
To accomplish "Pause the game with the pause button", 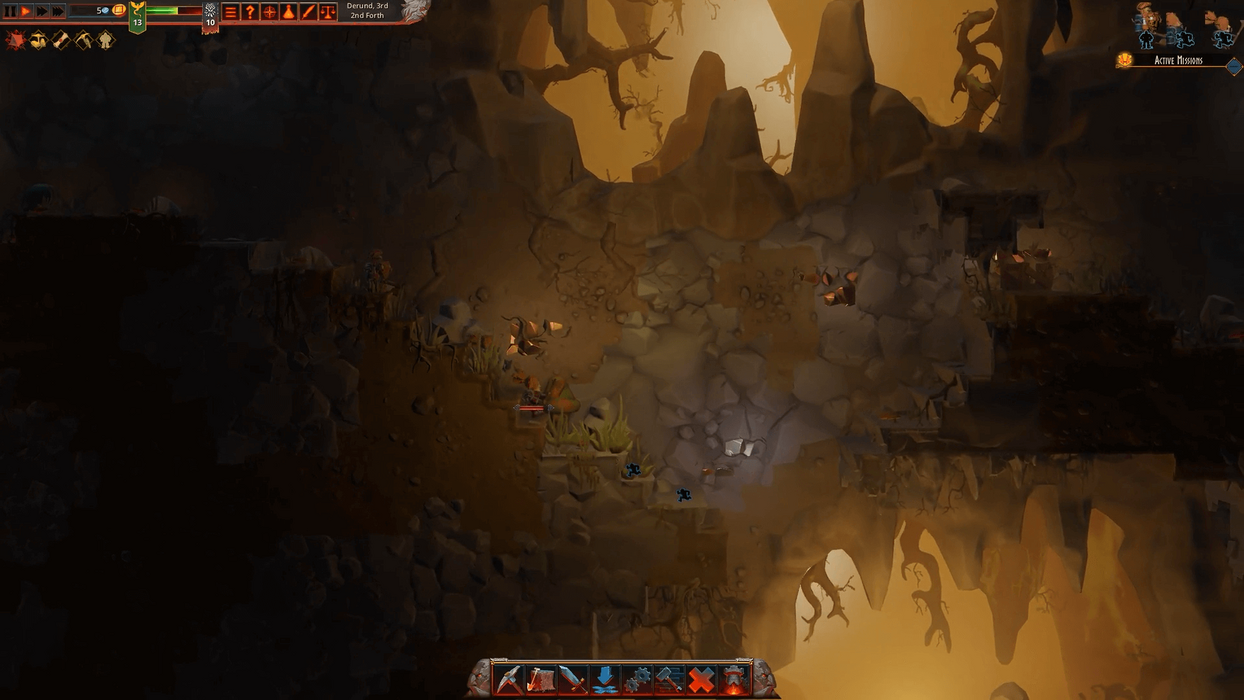I will pyautogui.click(x=11, y=11).
